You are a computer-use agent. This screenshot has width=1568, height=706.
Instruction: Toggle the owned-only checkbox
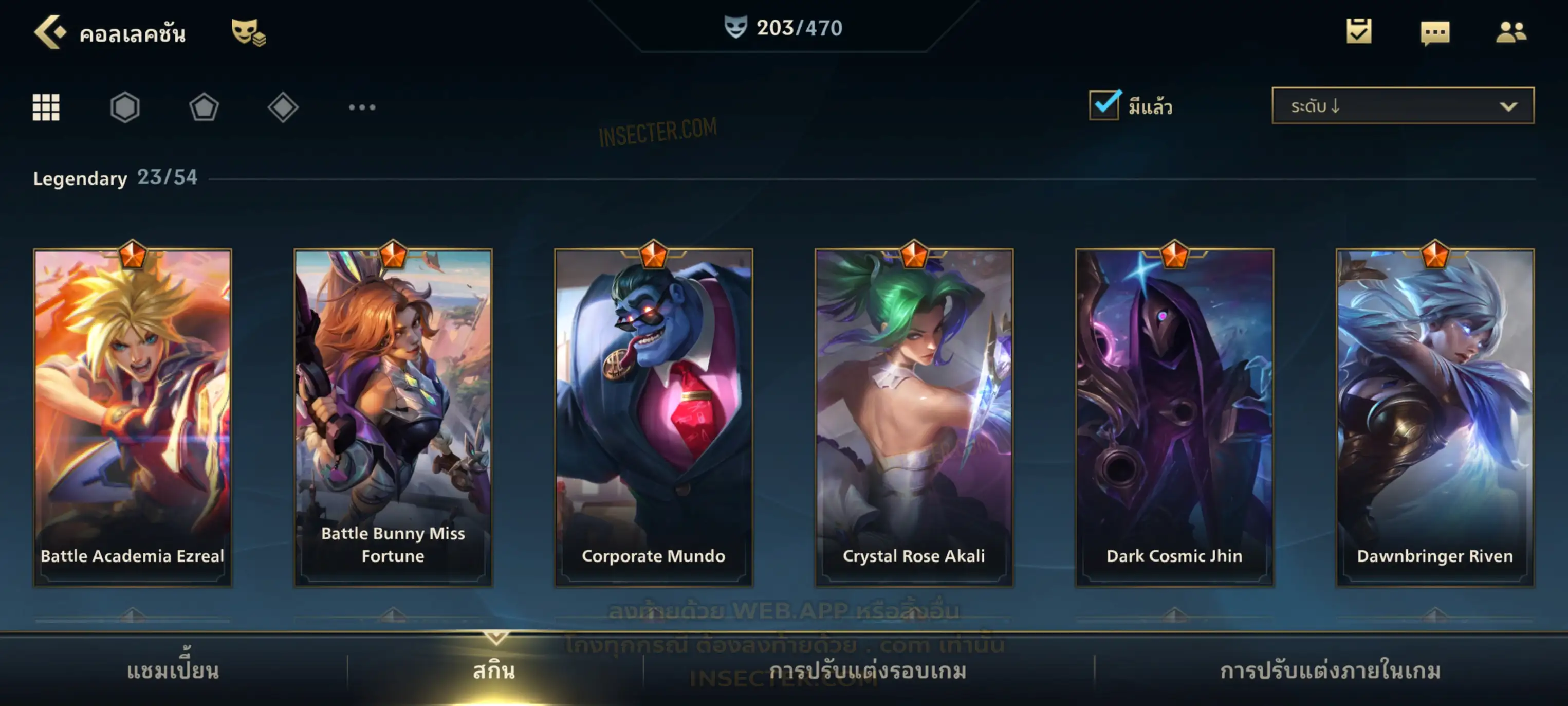pos(1104,105)
